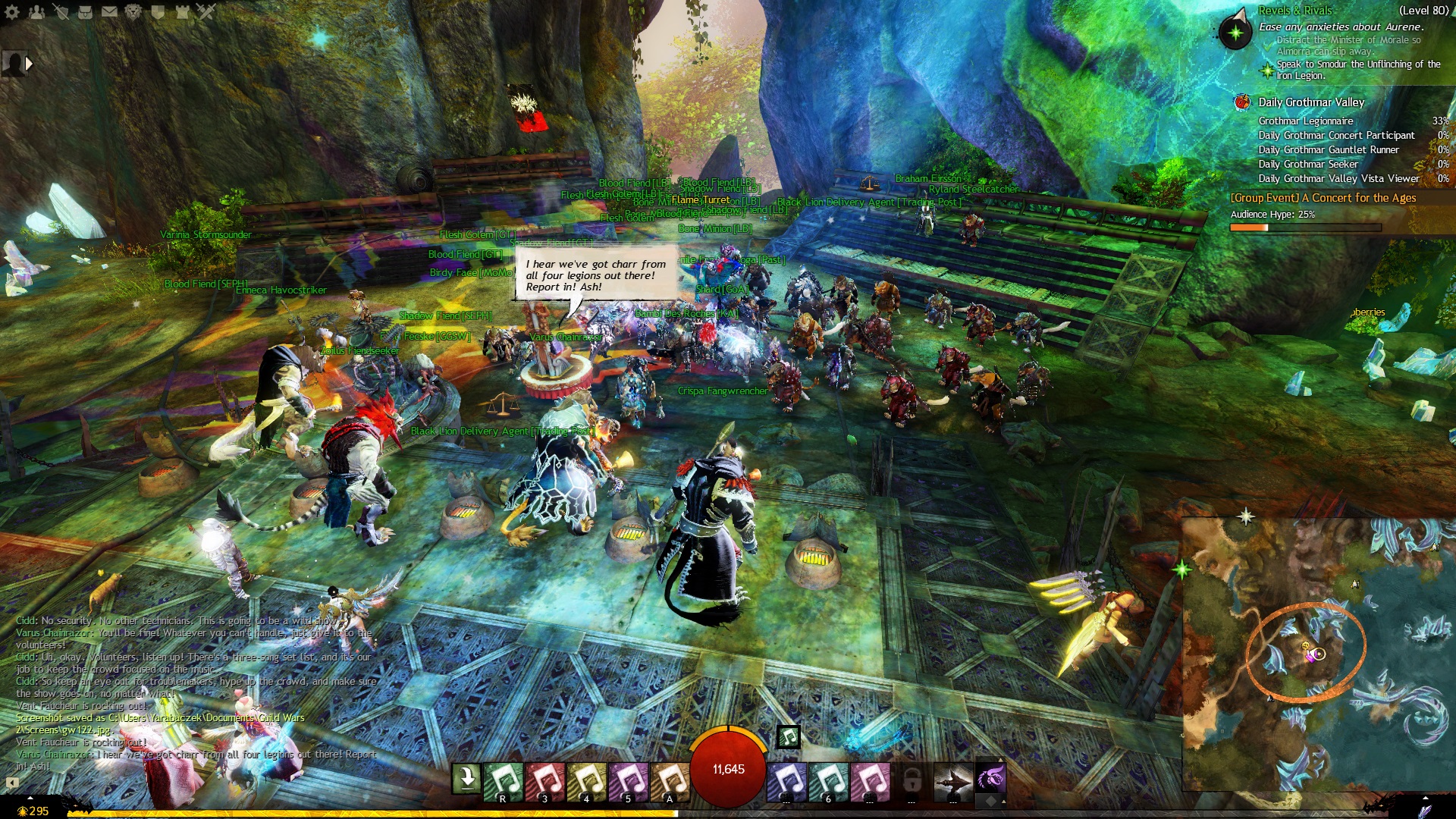Open the Contacts and LFG panel
Viewport: 1456px width, 819px height.
pos(36,11)
